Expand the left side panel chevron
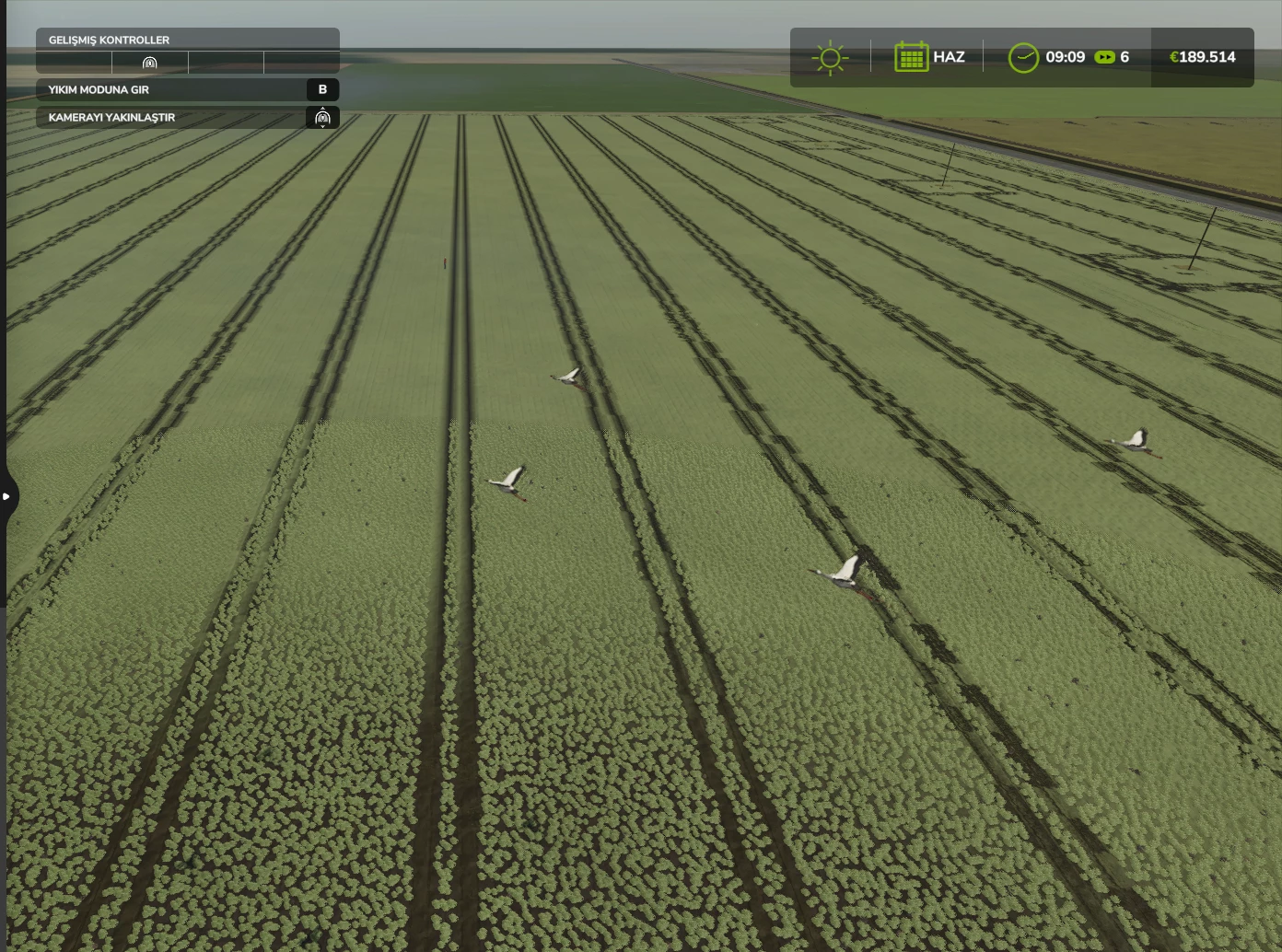 8,495
